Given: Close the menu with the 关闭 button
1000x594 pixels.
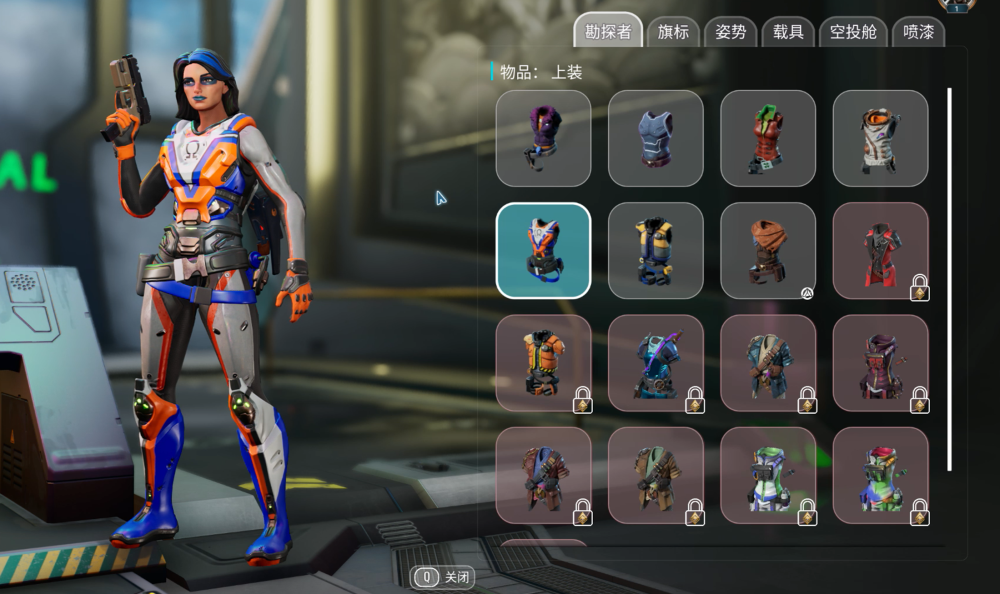Looking at the screenshot, I should 445,577.
